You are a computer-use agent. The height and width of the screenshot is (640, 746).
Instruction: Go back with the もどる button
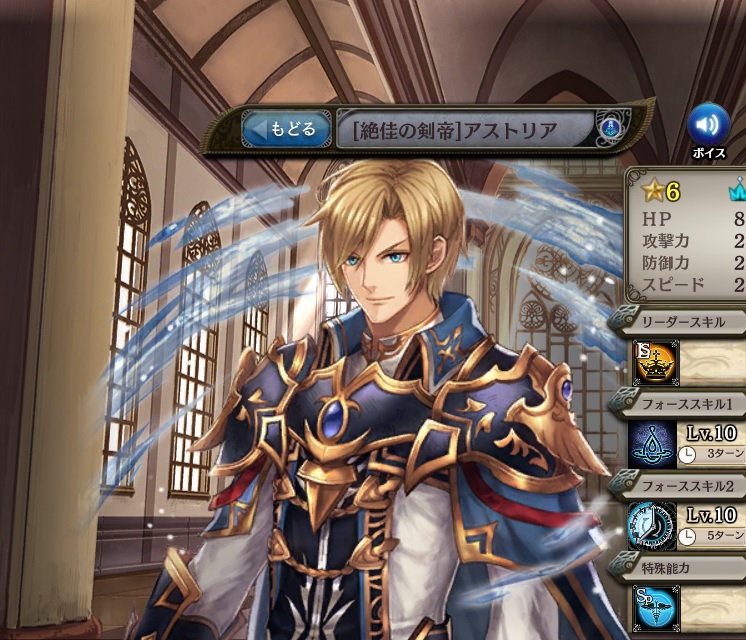(x=286, y=129)
